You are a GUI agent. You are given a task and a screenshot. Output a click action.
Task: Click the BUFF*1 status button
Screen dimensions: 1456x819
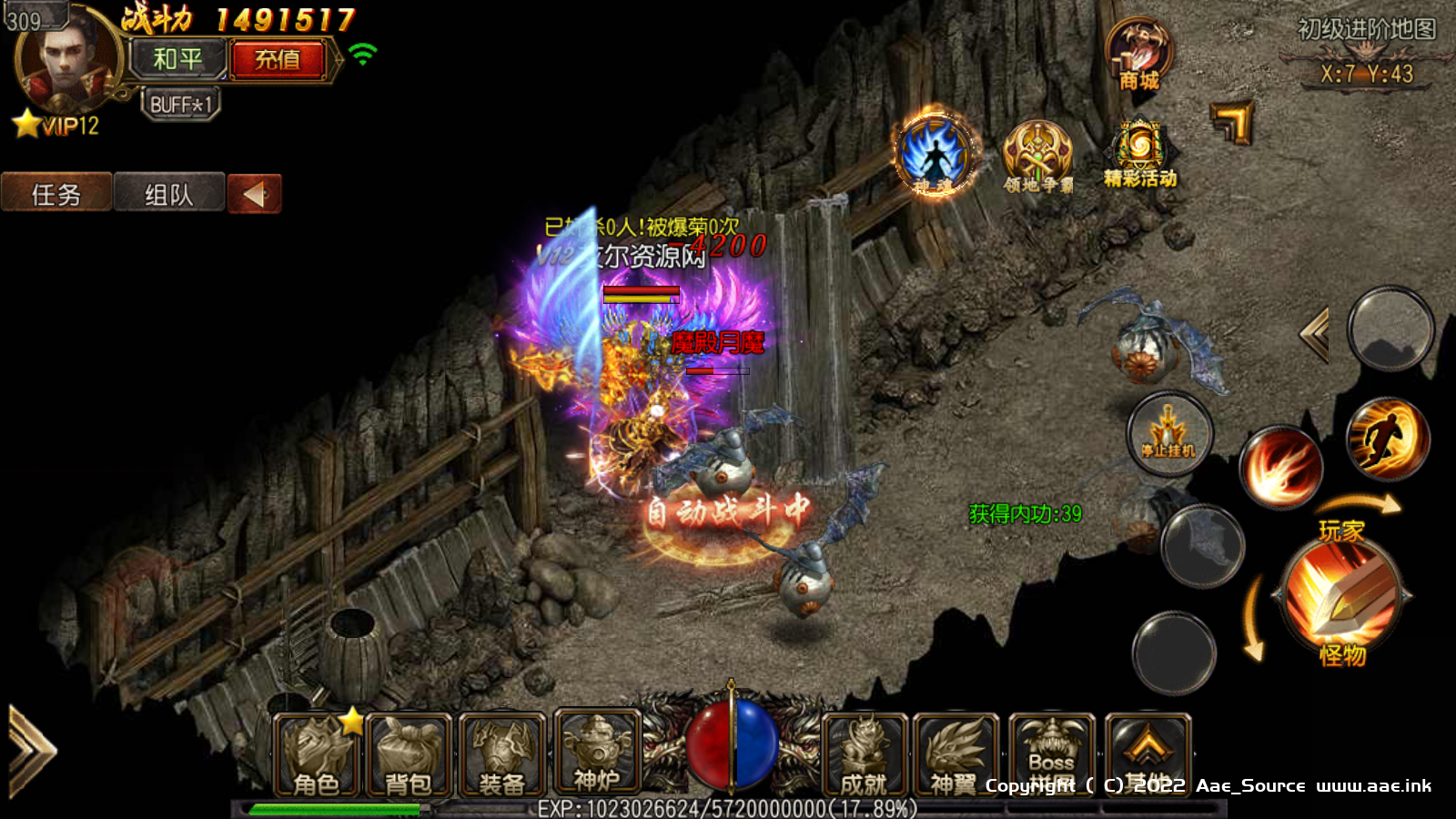click(x=180, y=105)
